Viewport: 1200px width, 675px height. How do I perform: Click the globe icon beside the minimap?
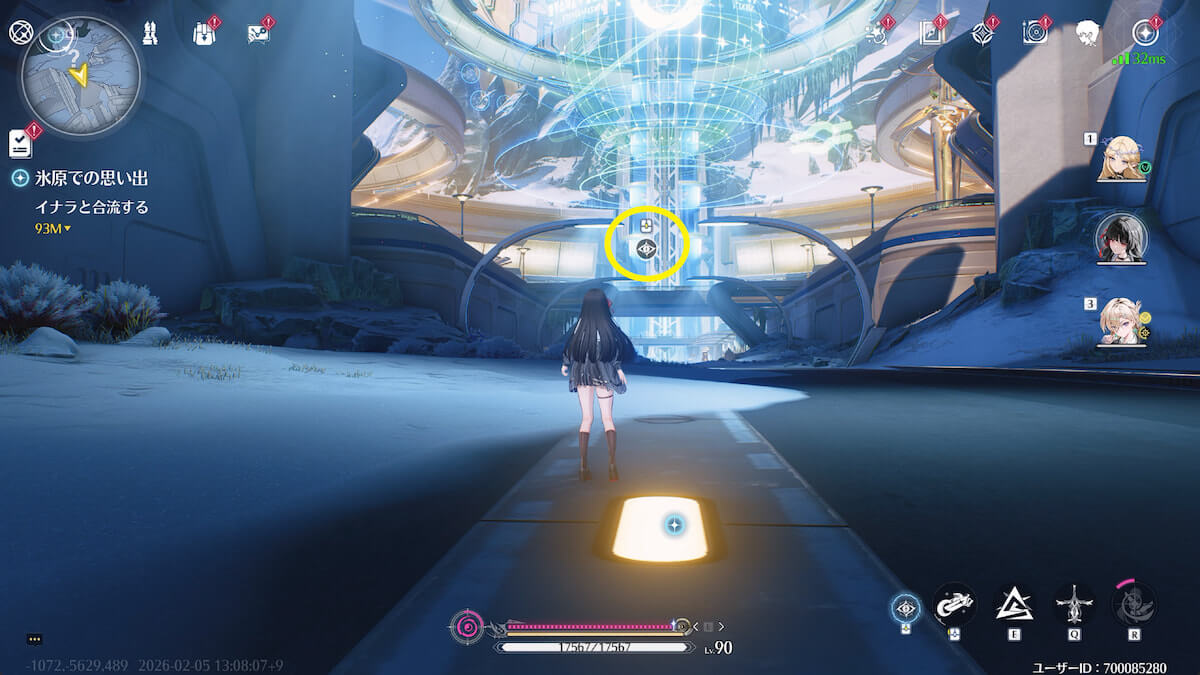pyautogui.click(x=20, y=32)
